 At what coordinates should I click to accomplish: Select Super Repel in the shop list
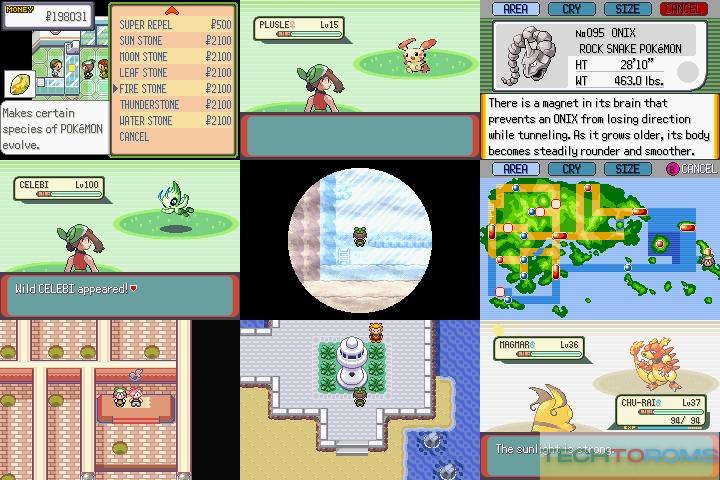(146, 24)
